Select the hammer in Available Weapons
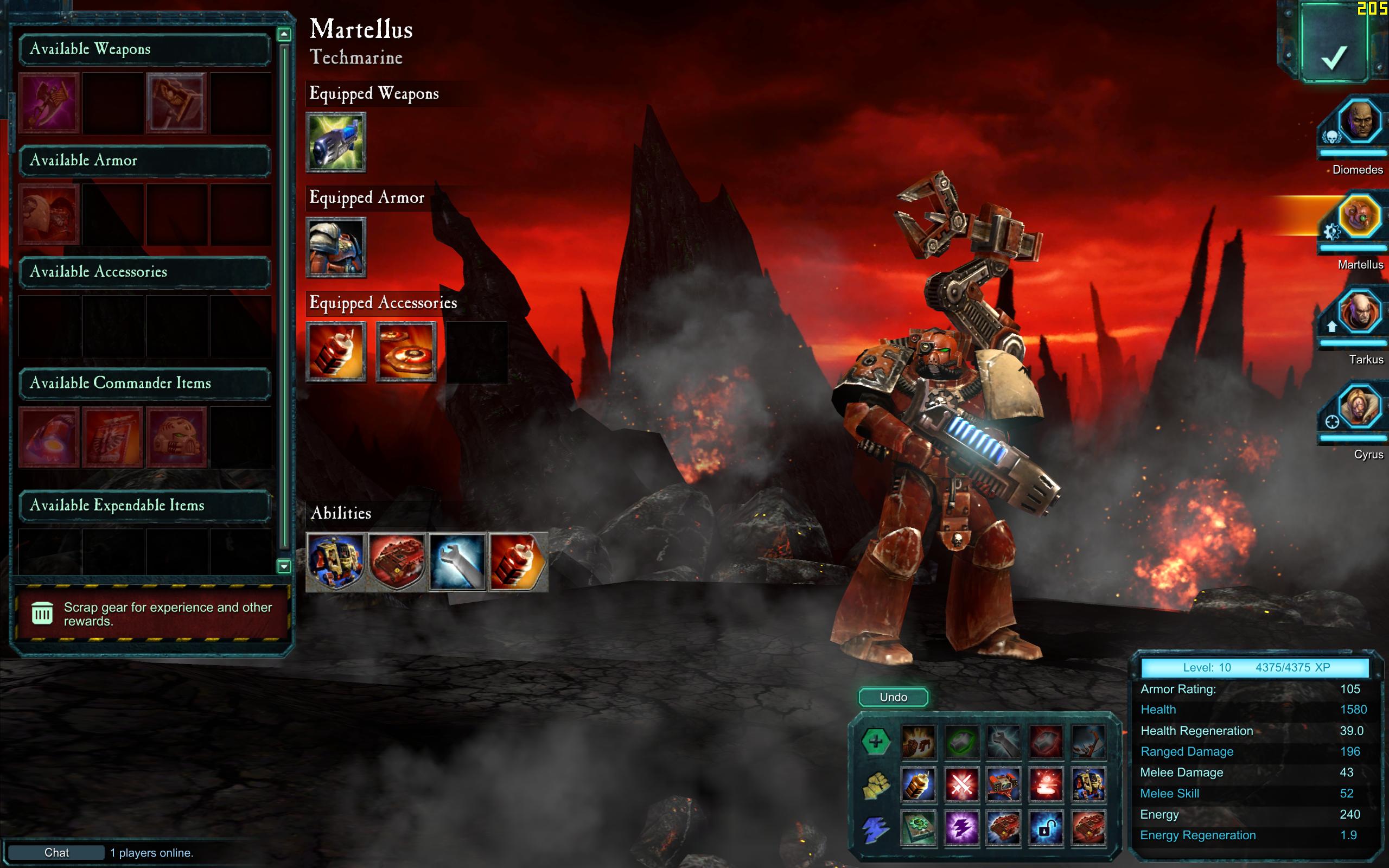 (176, 103)
